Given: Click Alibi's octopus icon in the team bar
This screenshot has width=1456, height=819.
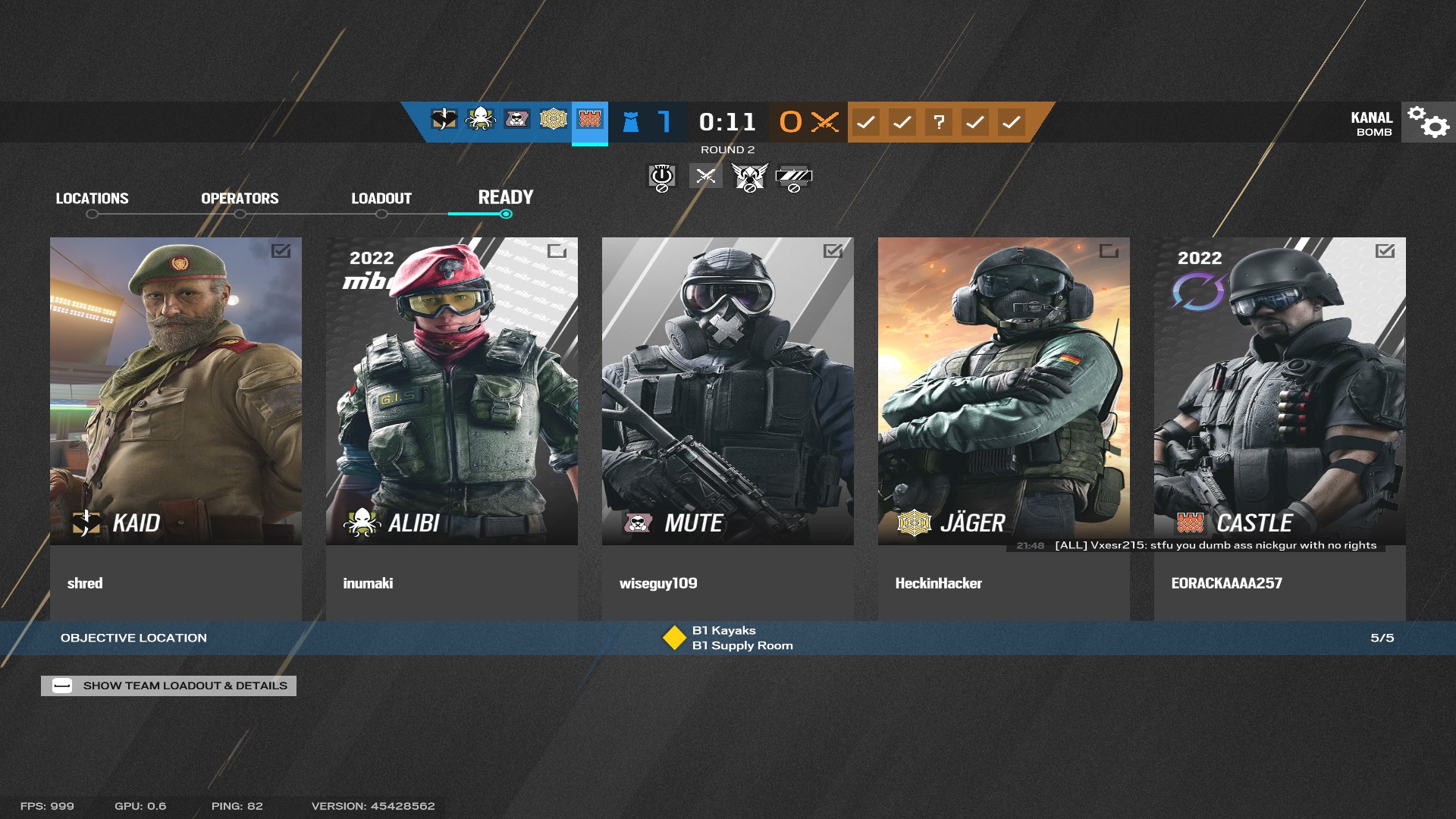Looking at the screenshot, I should (479, 121).
